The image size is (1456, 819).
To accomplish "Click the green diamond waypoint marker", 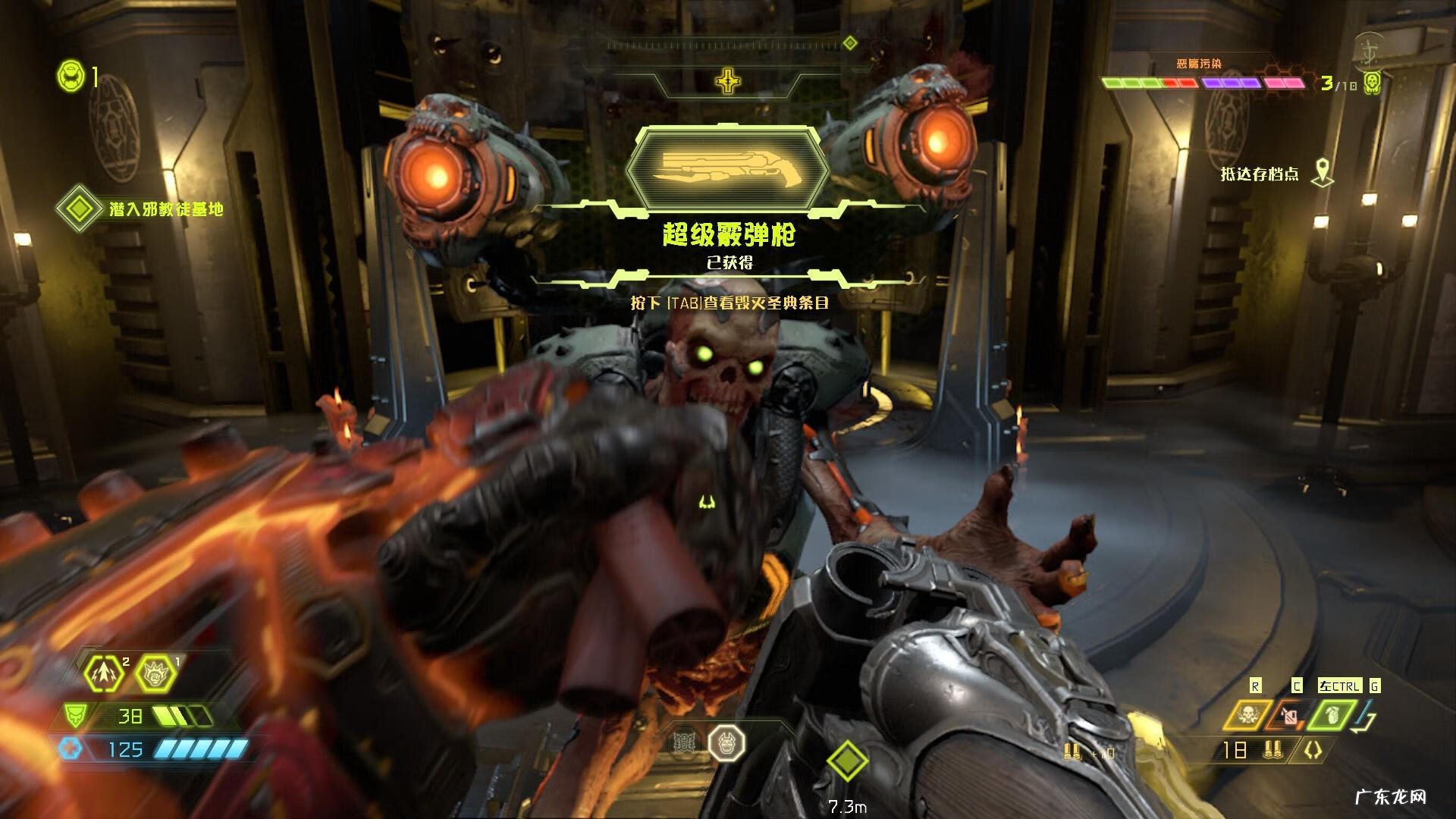I will point(847,761).
